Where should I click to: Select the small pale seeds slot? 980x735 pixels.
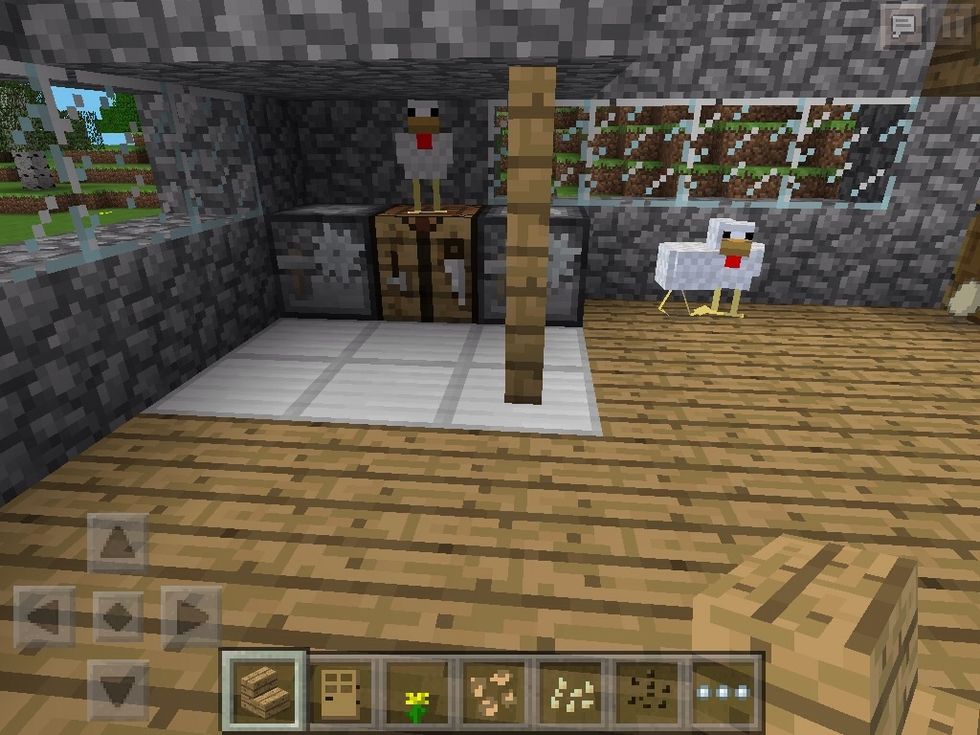pyautogui.click(x=570, y=689)
